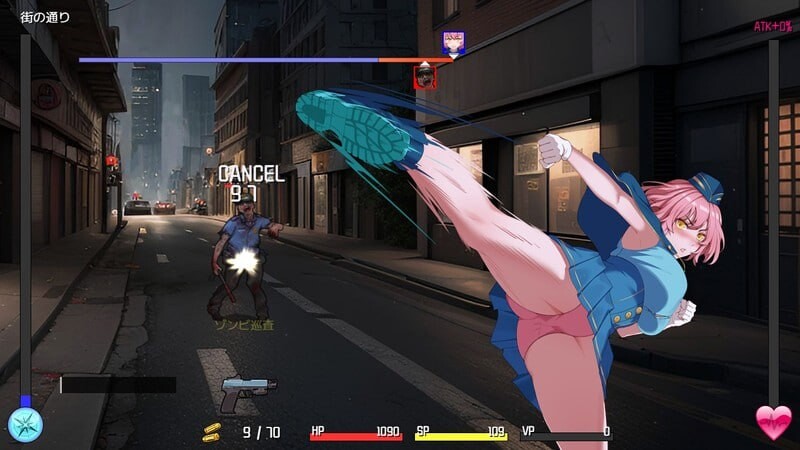Click the blue star orb icon
800x450 pixels.
[25, 424]
